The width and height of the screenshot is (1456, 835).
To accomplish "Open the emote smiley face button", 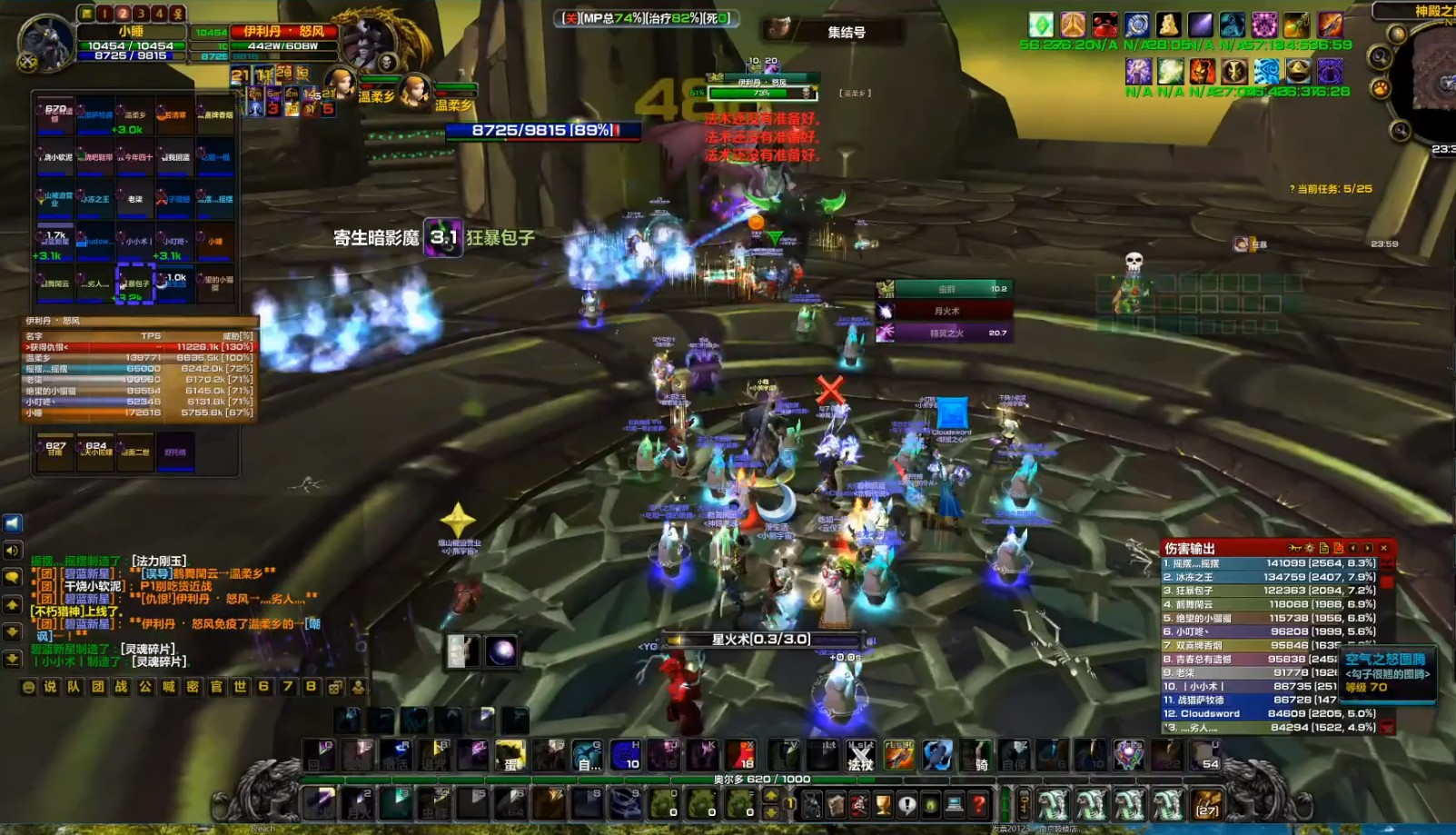I will click(x=28, y=687).
